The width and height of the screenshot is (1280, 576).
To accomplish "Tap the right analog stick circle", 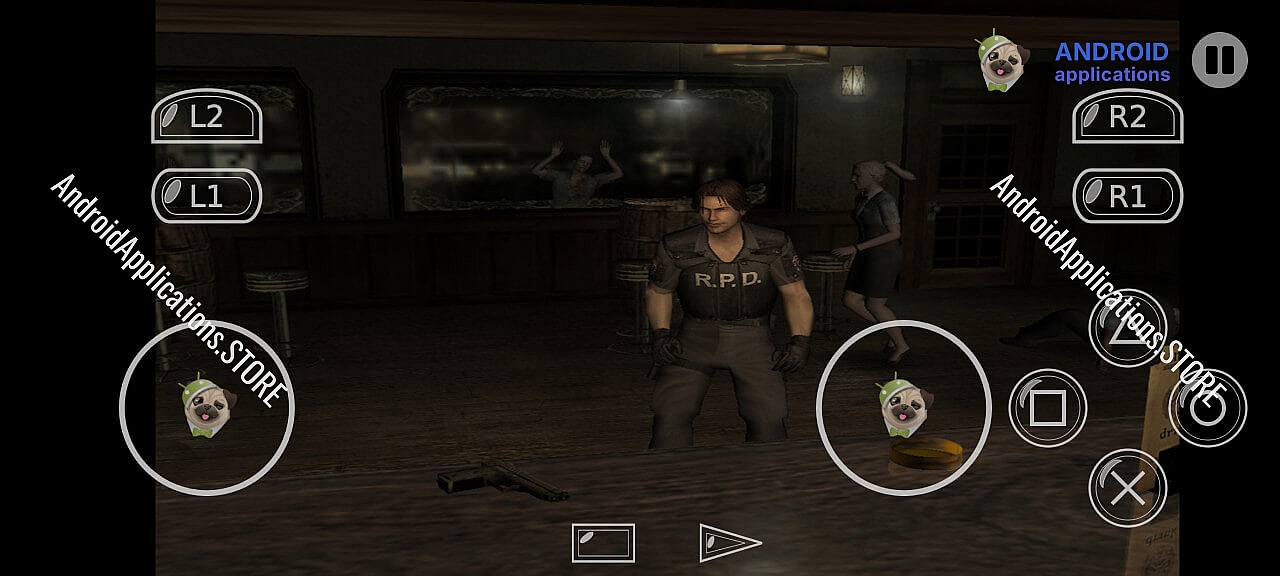I will [x=904, y=408].
